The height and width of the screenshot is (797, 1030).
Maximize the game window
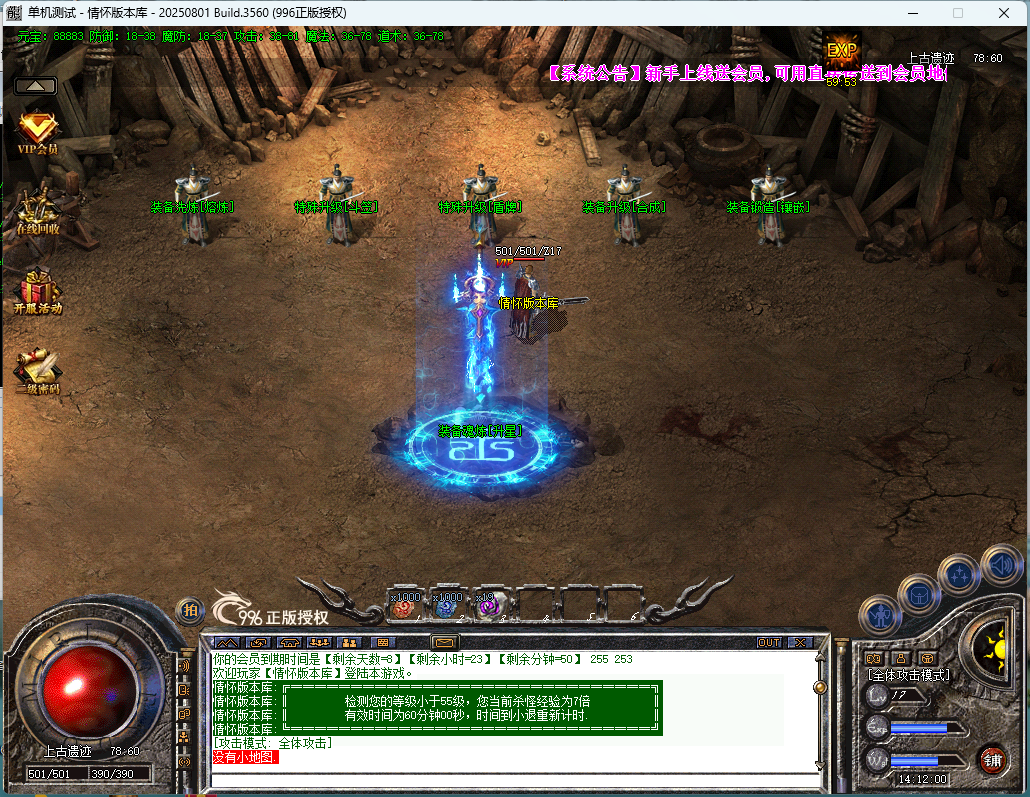958,13
